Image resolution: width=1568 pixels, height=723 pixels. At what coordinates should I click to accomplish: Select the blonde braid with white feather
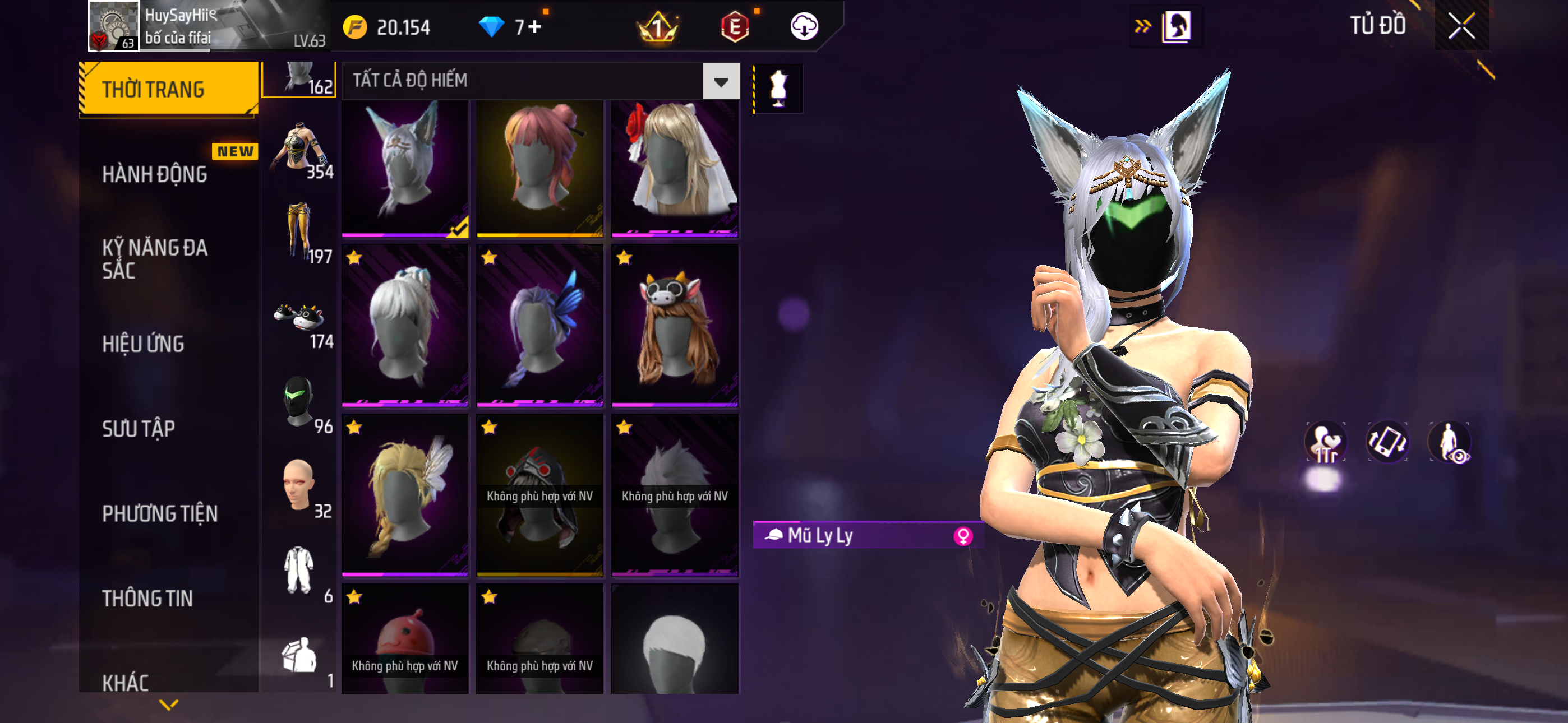click(405, 495)
